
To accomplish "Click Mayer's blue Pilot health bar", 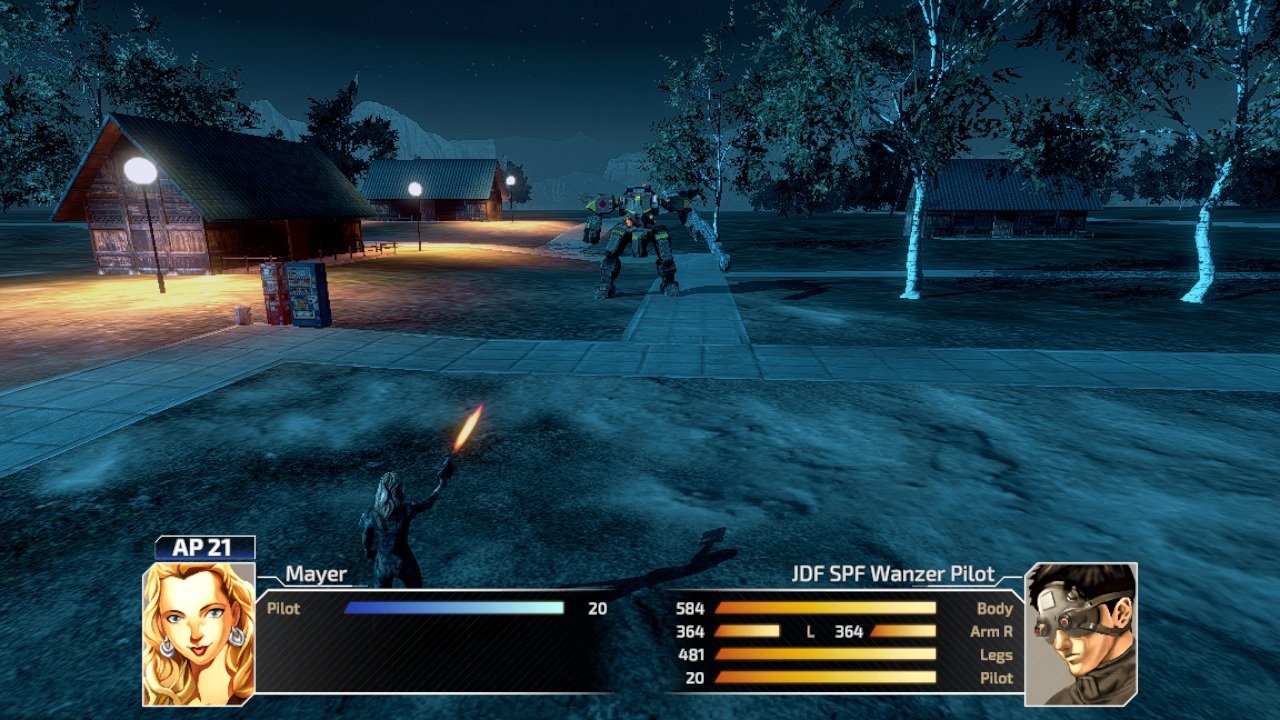I will click(x=455, y=607).
